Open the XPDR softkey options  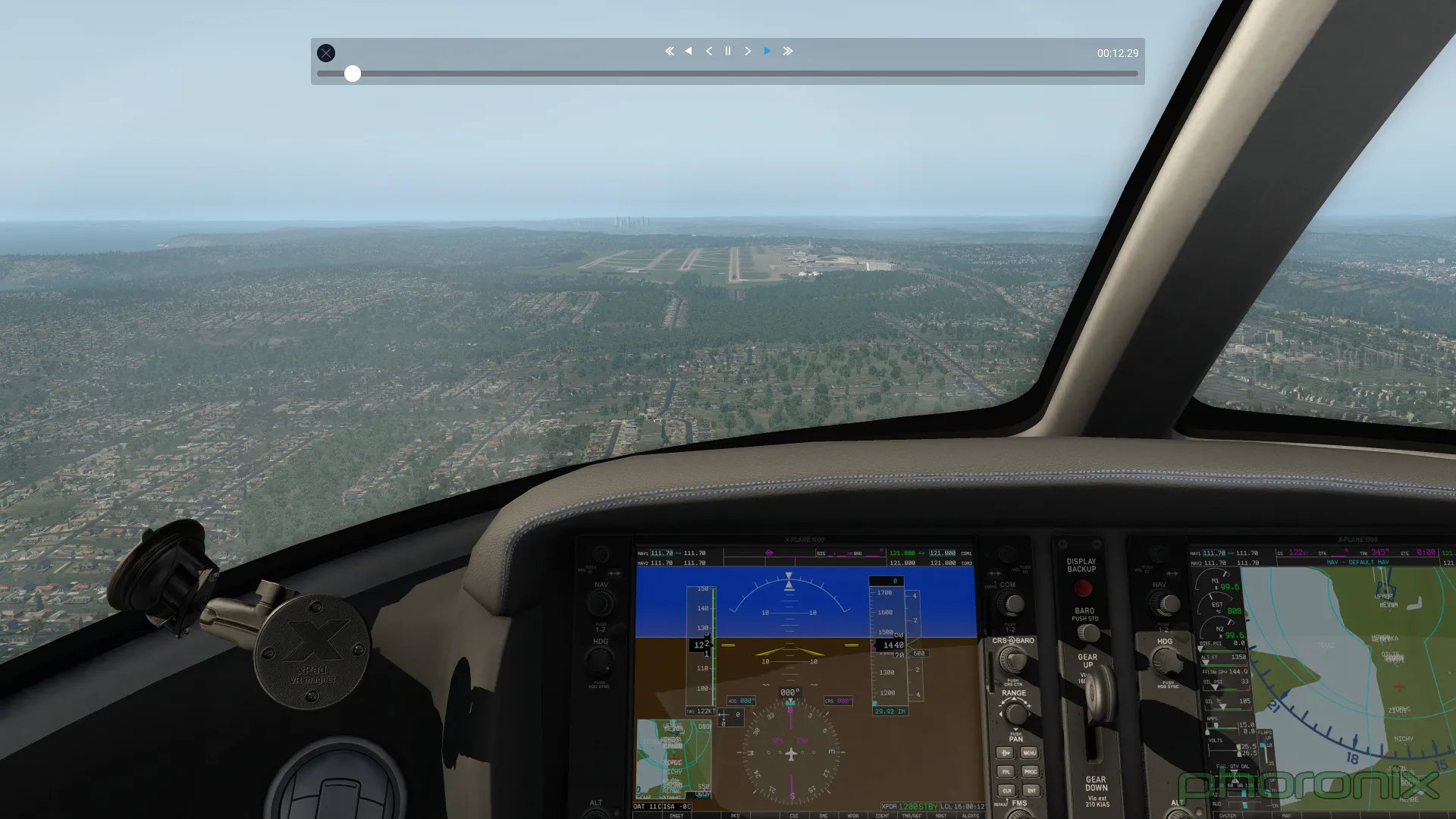(x=853, y=815)
